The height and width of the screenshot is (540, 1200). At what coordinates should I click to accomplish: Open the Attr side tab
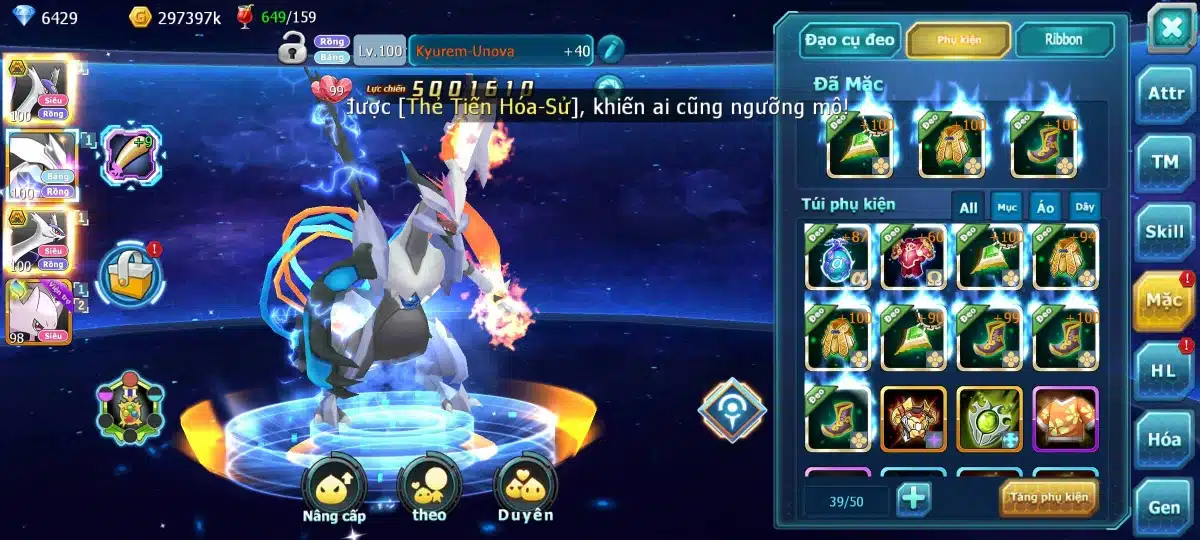(1165, 94)
